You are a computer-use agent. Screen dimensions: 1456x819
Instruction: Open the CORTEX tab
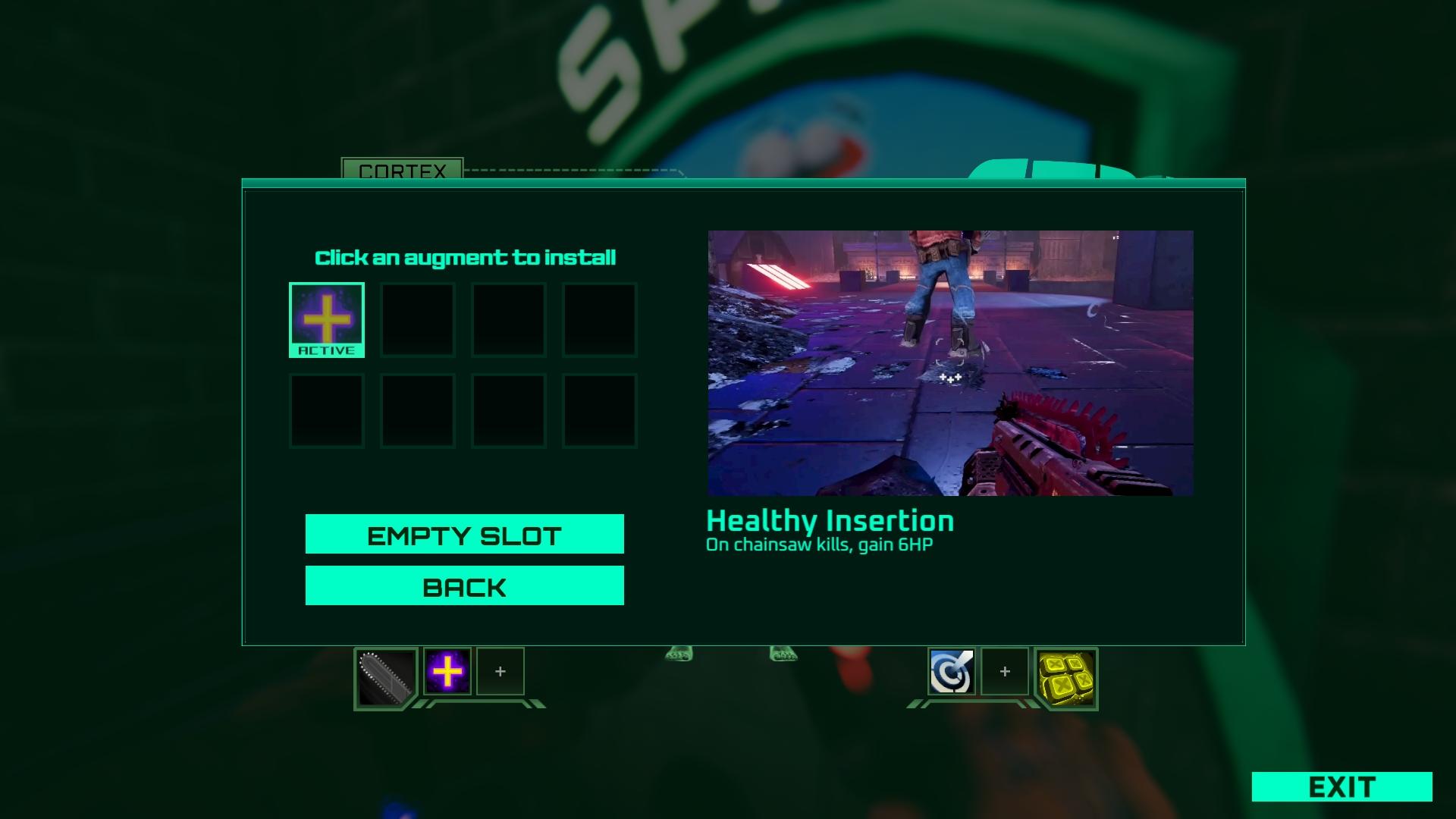[x=400, y=173]
